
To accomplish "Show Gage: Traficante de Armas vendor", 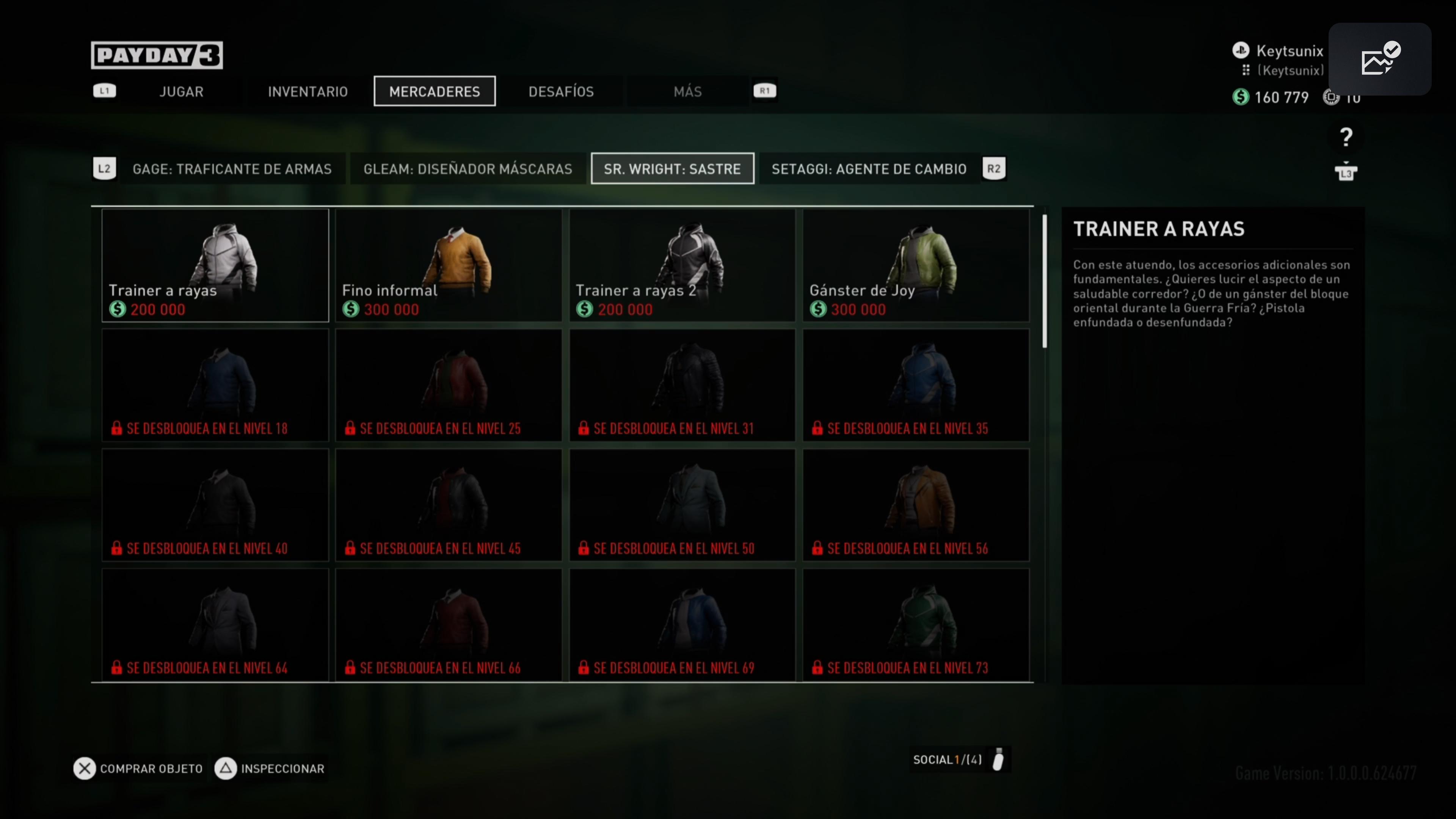I will pos(232,169).
